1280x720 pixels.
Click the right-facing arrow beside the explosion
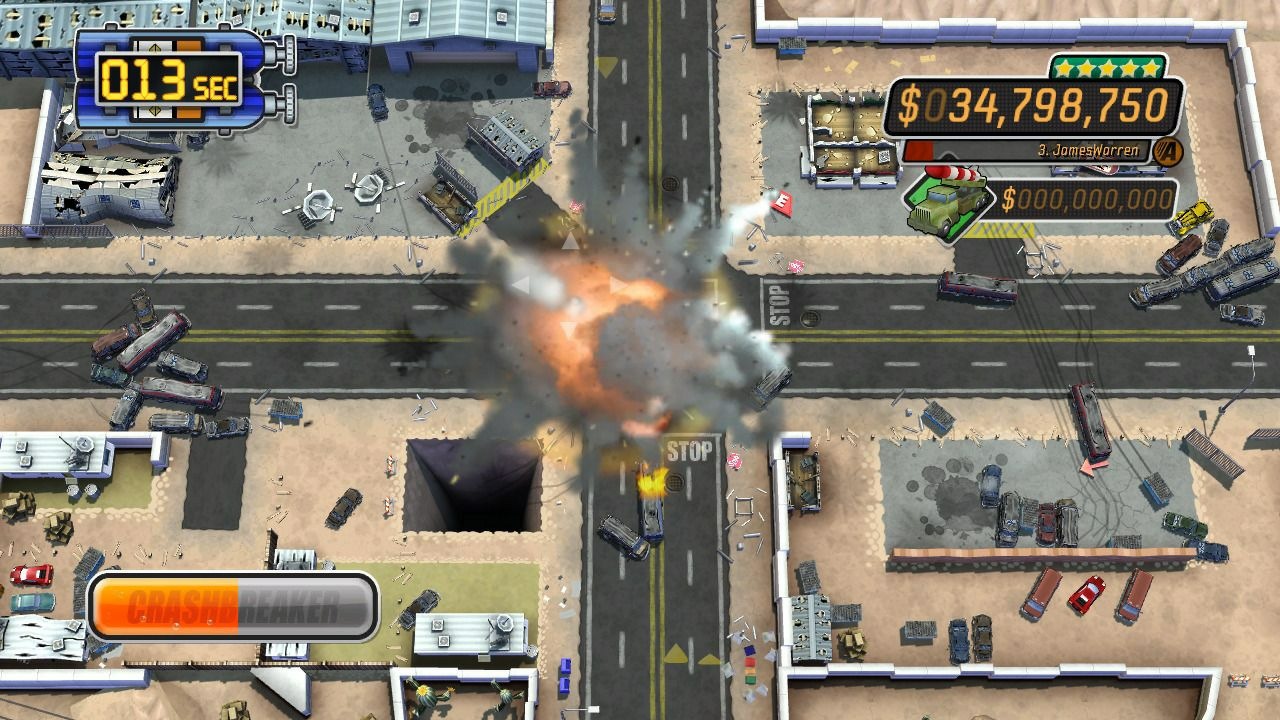click(618, 284)
